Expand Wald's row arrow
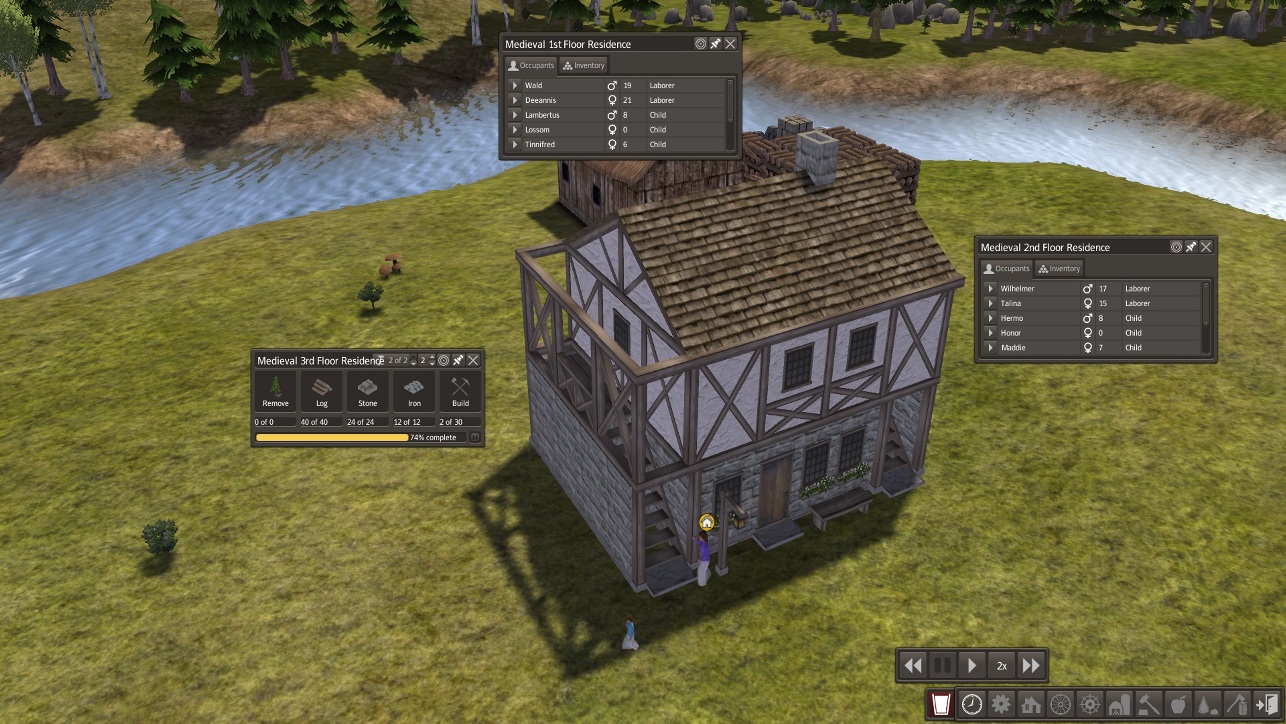The height and width of the screenshot is (724, 1286). [x=514, y=86]
